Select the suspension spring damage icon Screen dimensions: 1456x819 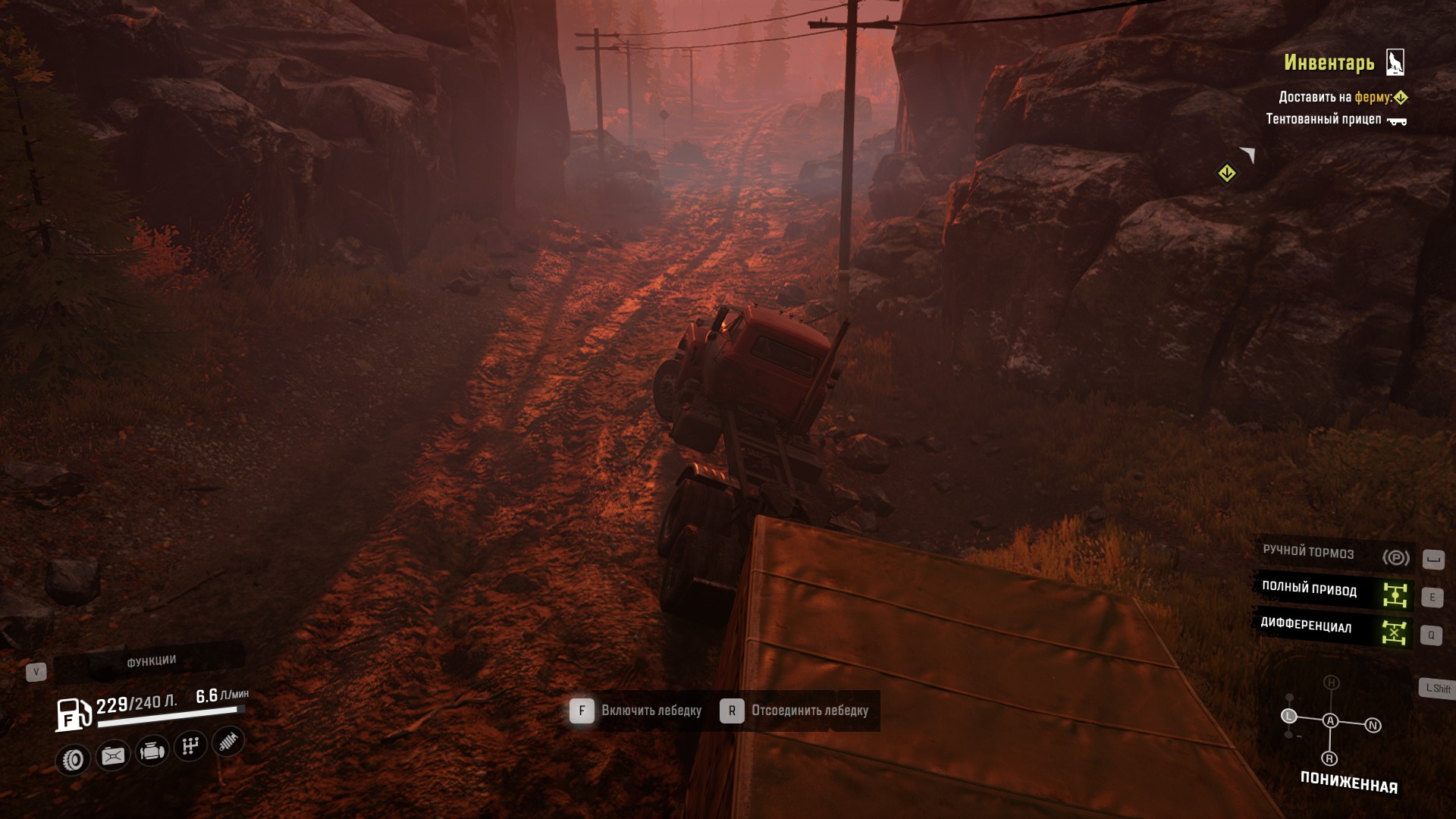(228, 741)
